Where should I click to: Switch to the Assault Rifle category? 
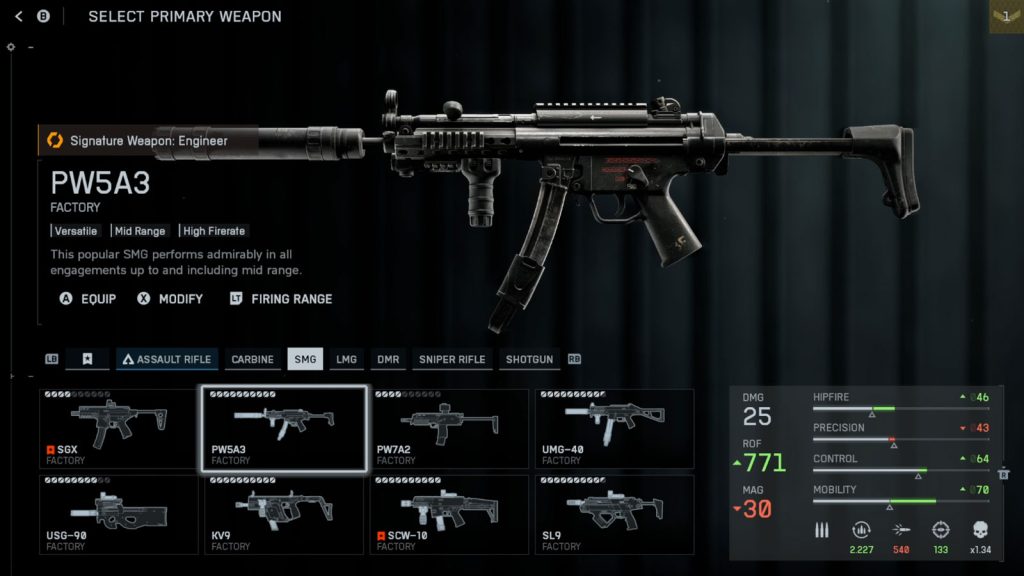[166, 359]
